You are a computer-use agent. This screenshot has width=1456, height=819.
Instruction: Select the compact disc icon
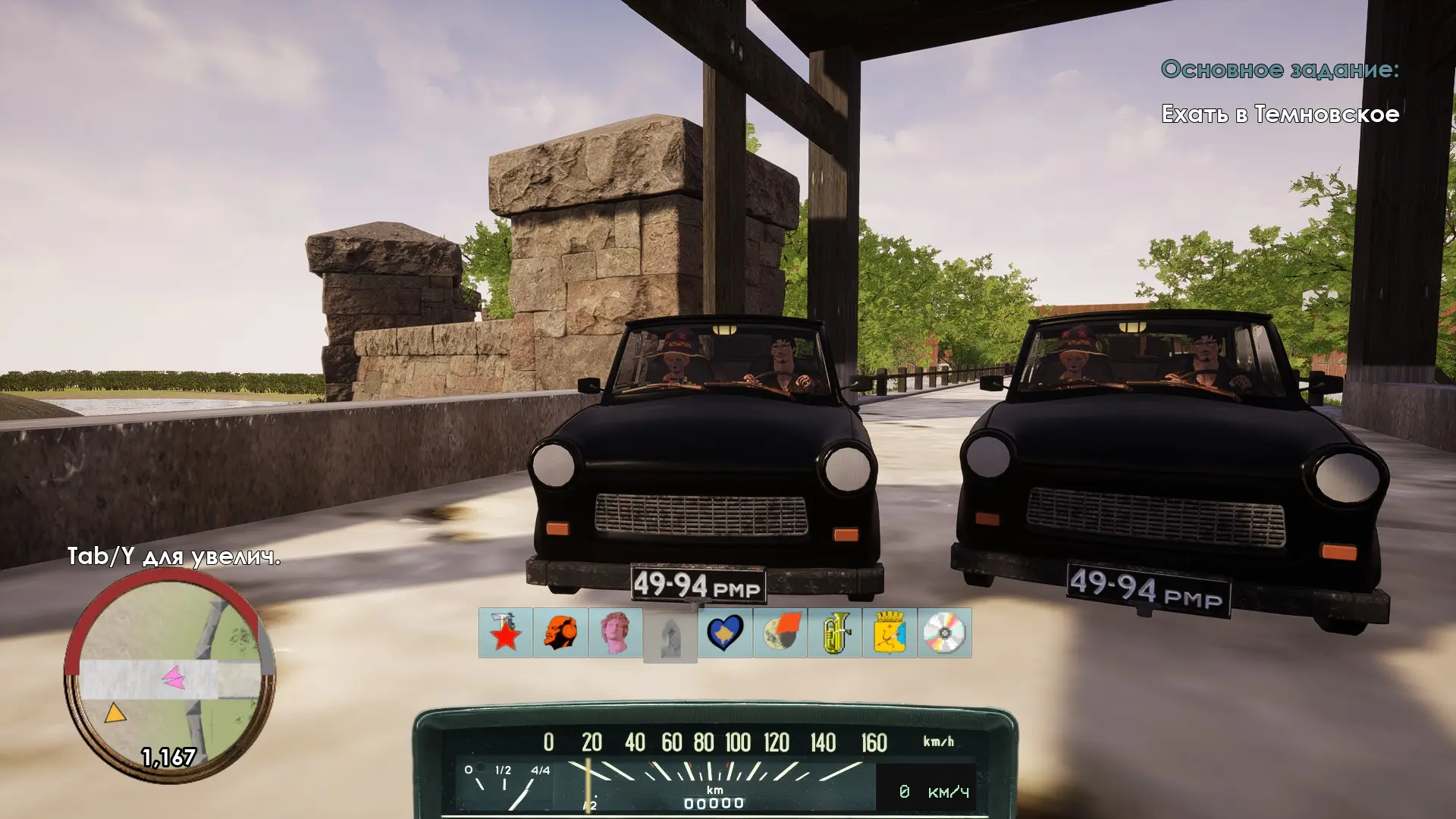click(944, 633)
